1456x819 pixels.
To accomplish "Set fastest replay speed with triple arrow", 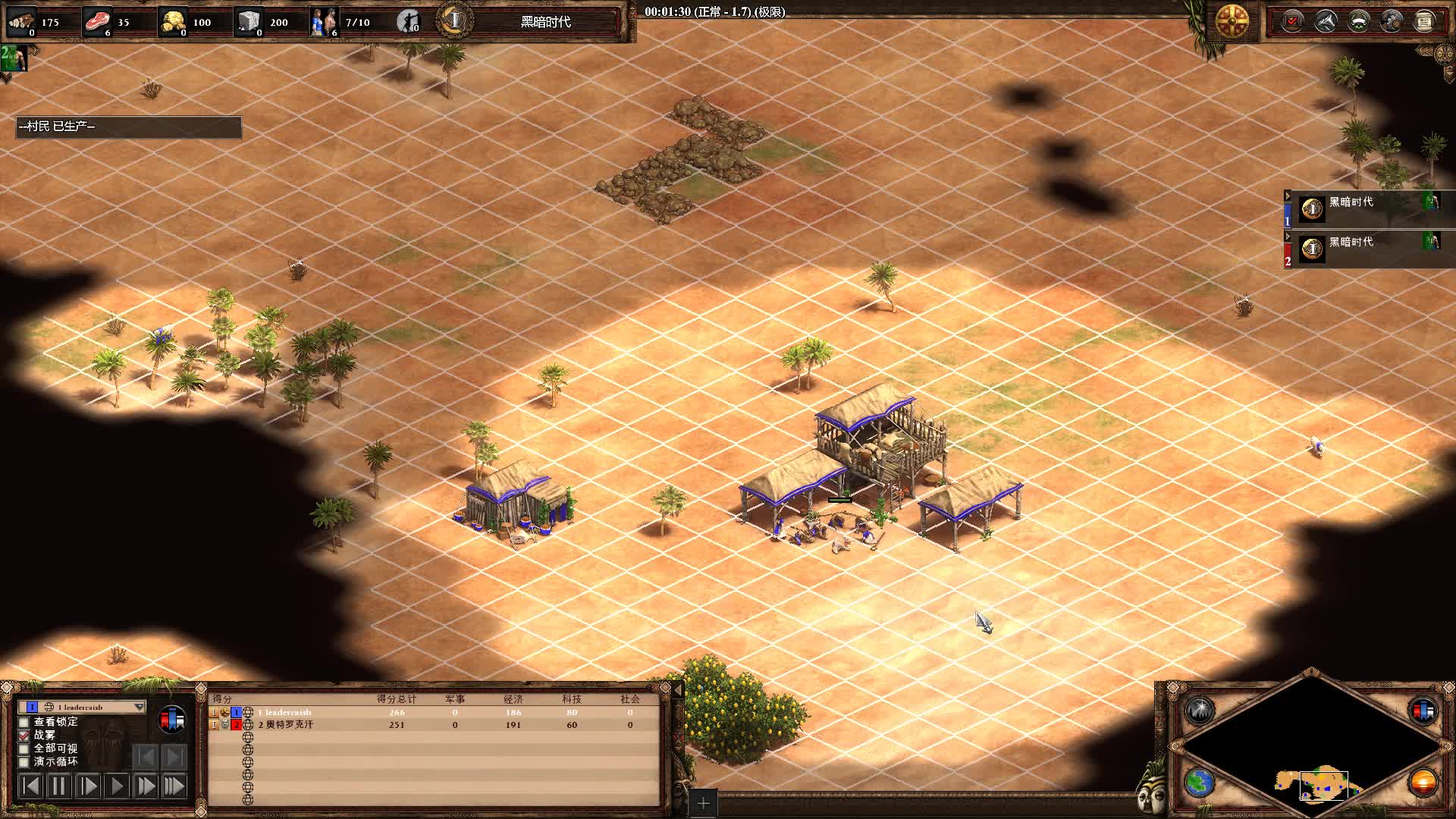I will click(174, 786).
